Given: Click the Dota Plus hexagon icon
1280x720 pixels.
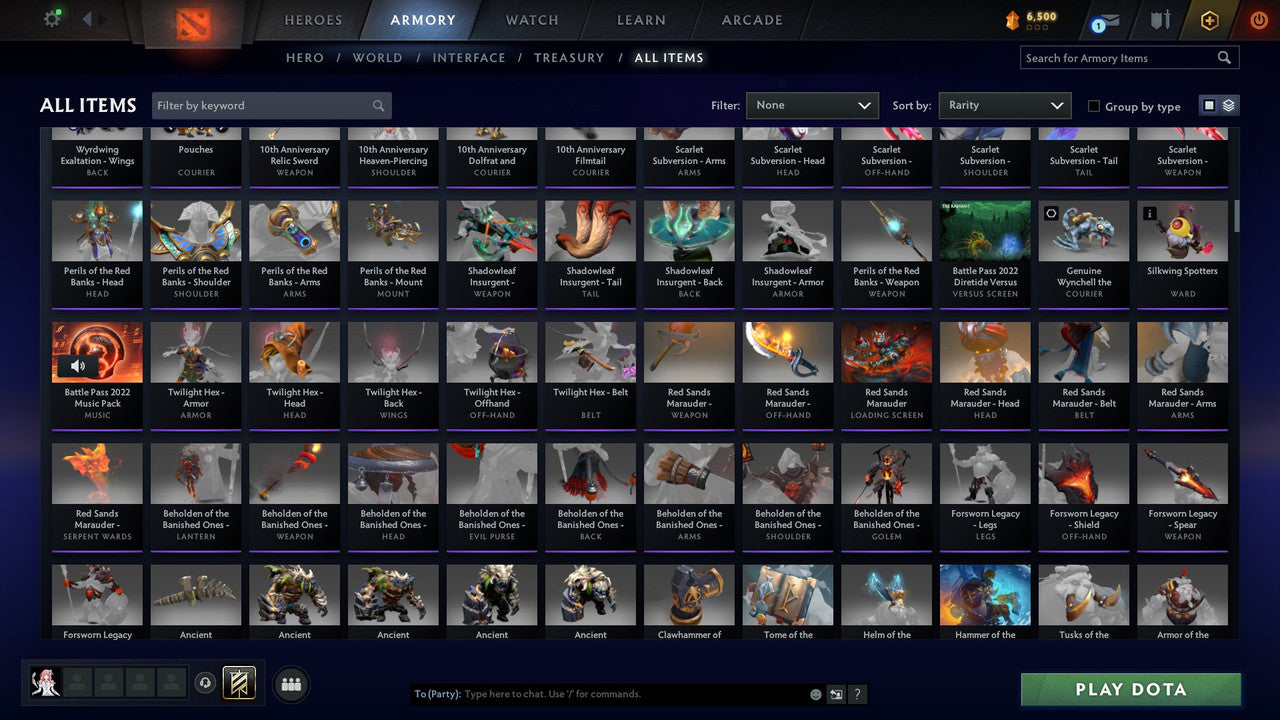Looking at the screenshot, I should [1207, 18].
